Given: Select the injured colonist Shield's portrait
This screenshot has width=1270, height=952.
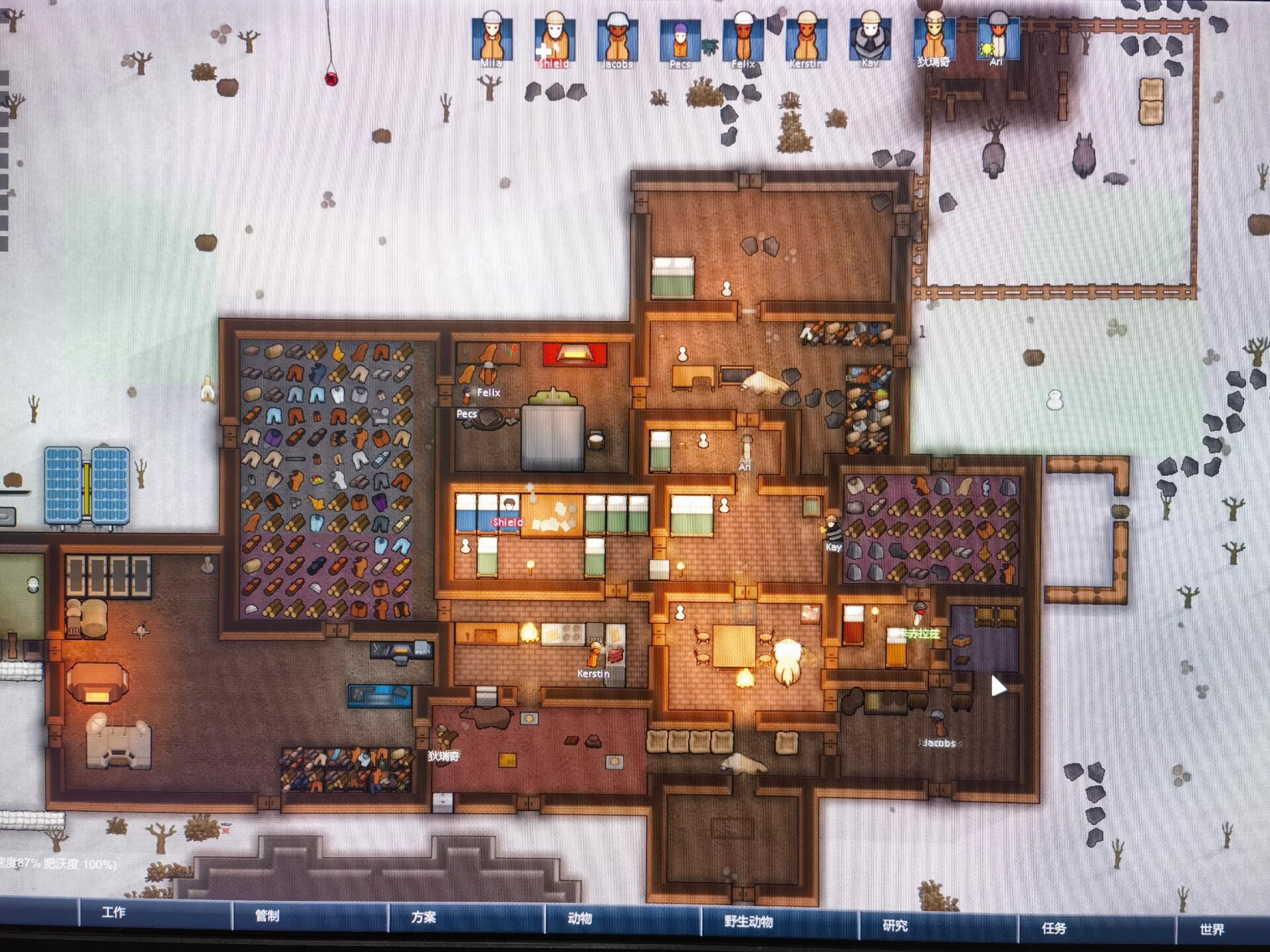Looking at the screenshot, I should click(554, 38).
